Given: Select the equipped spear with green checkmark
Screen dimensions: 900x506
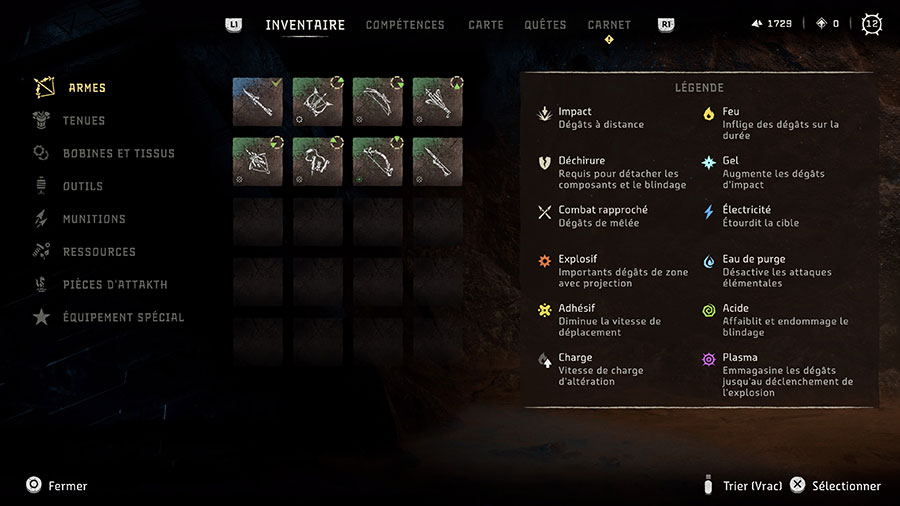Looking at the screenshot, I should click(258, 102).
